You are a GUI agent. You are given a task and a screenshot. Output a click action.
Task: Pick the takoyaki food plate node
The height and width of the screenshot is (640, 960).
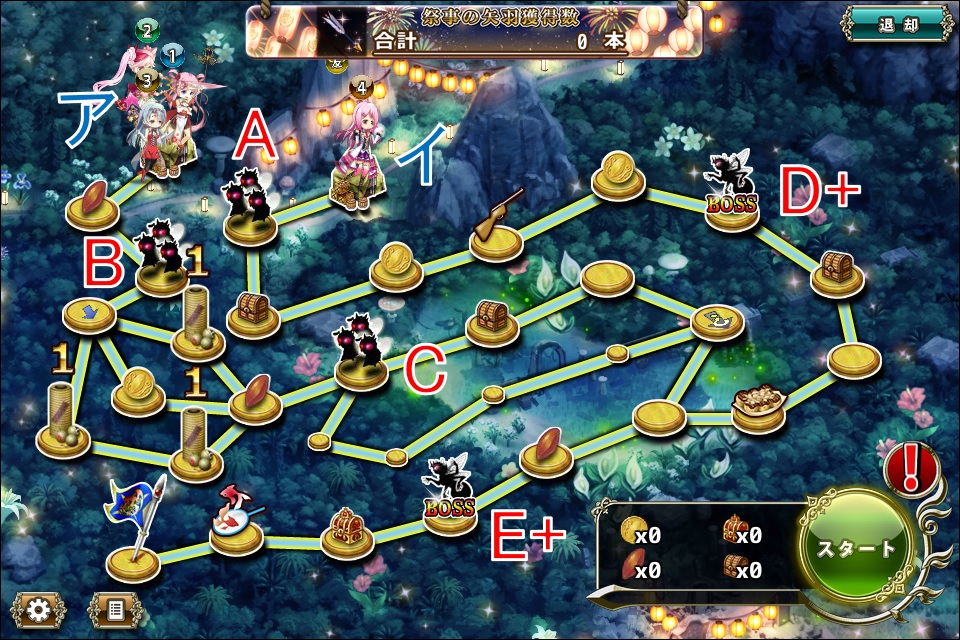click(x=757, y=406)
